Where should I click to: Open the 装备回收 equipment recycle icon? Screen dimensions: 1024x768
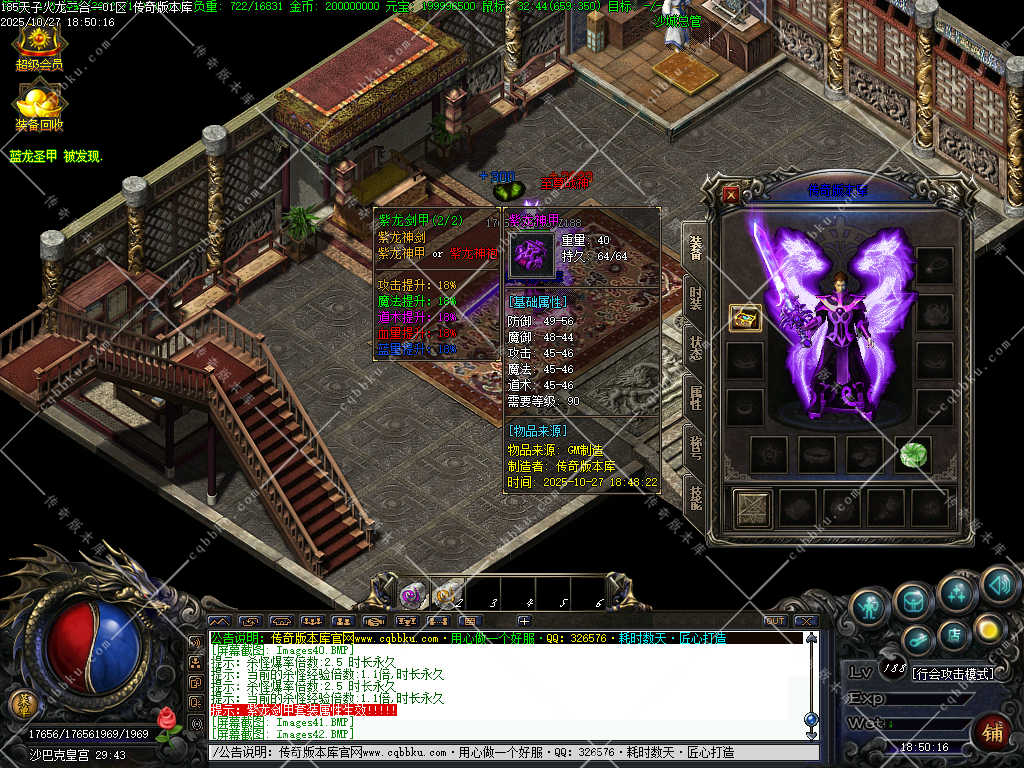38,106
